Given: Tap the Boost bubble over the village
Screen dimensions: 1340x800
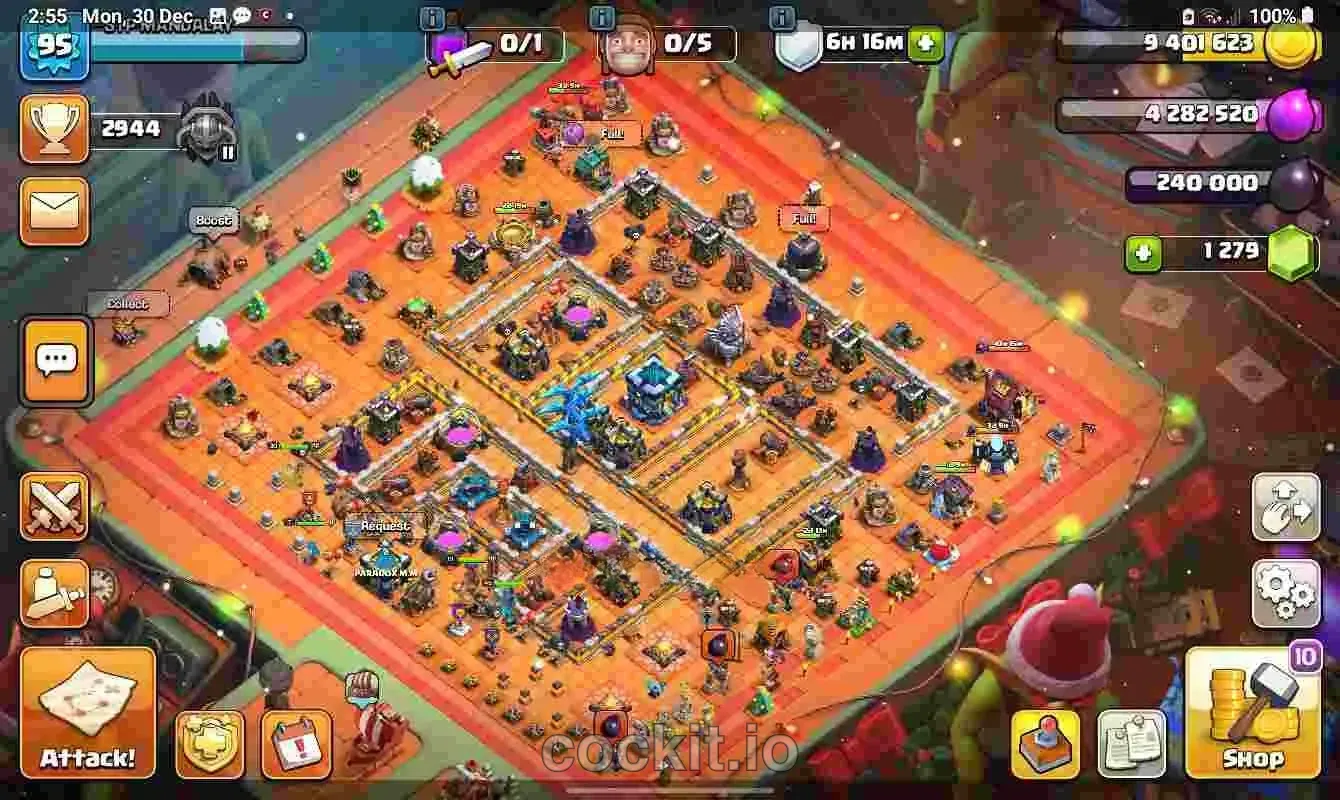Looking at the screenshot, I should pyautogui.click(x=215, y=218).
